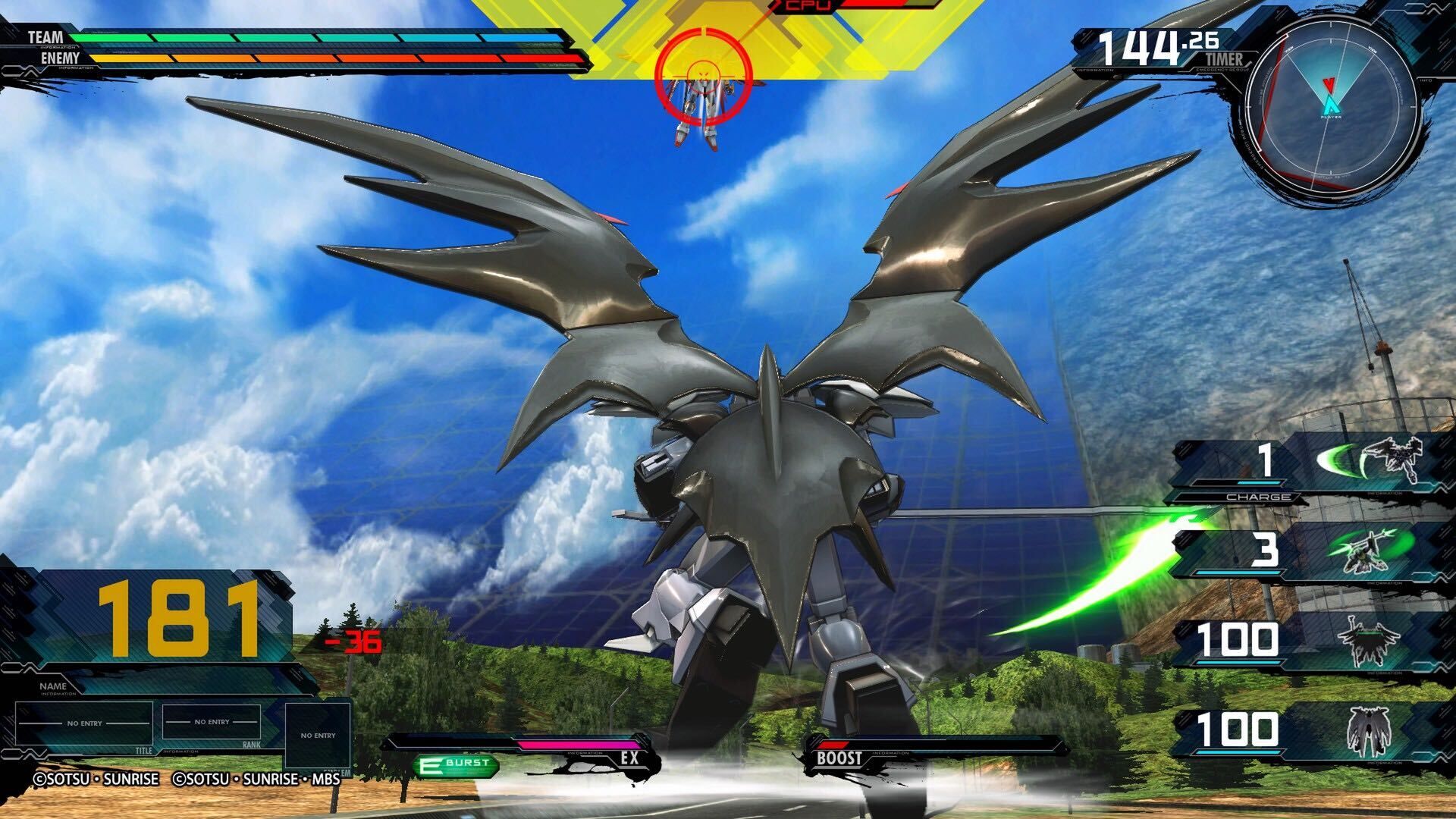This screenshot has width=1456, height=819.
Task: Open the RANK dropdown showing NO ENTRY
Action: [214, 723]
